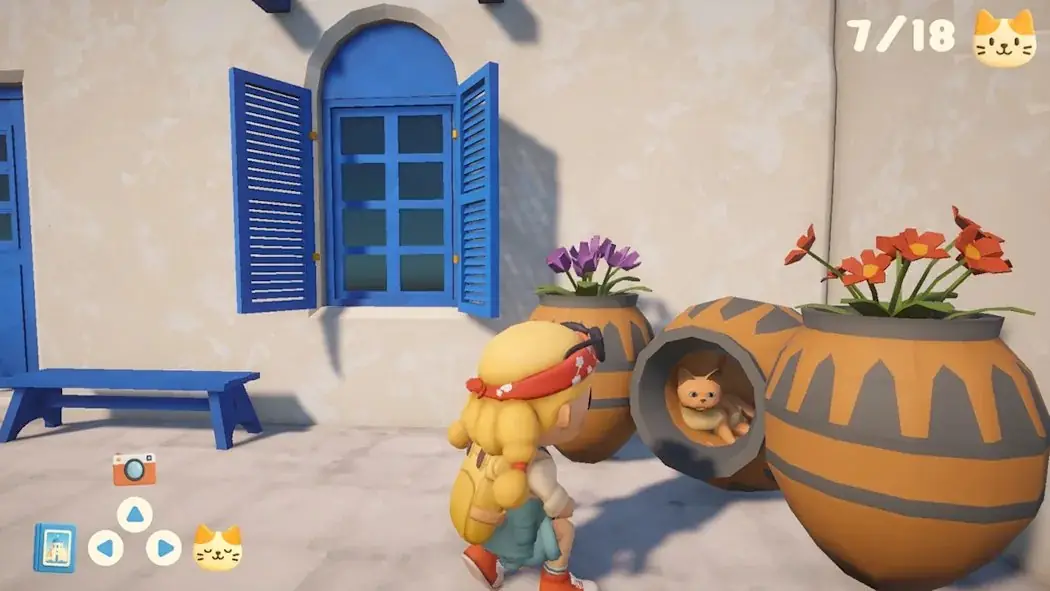Open the orange camera photo mode
1050x591 pixels.
tap(134, 468)
